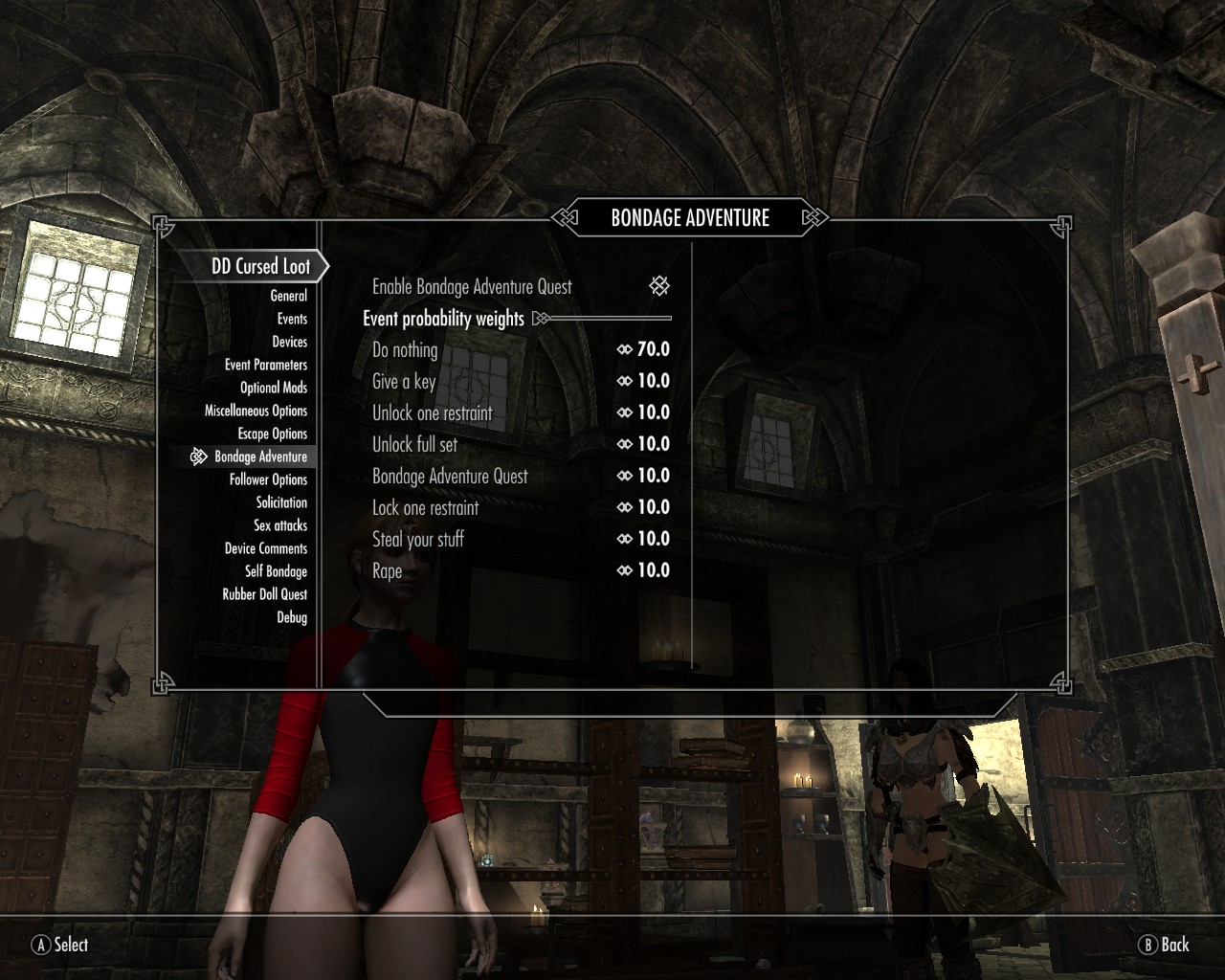Edit the Unlock one restraint weight

pos(644,412)
